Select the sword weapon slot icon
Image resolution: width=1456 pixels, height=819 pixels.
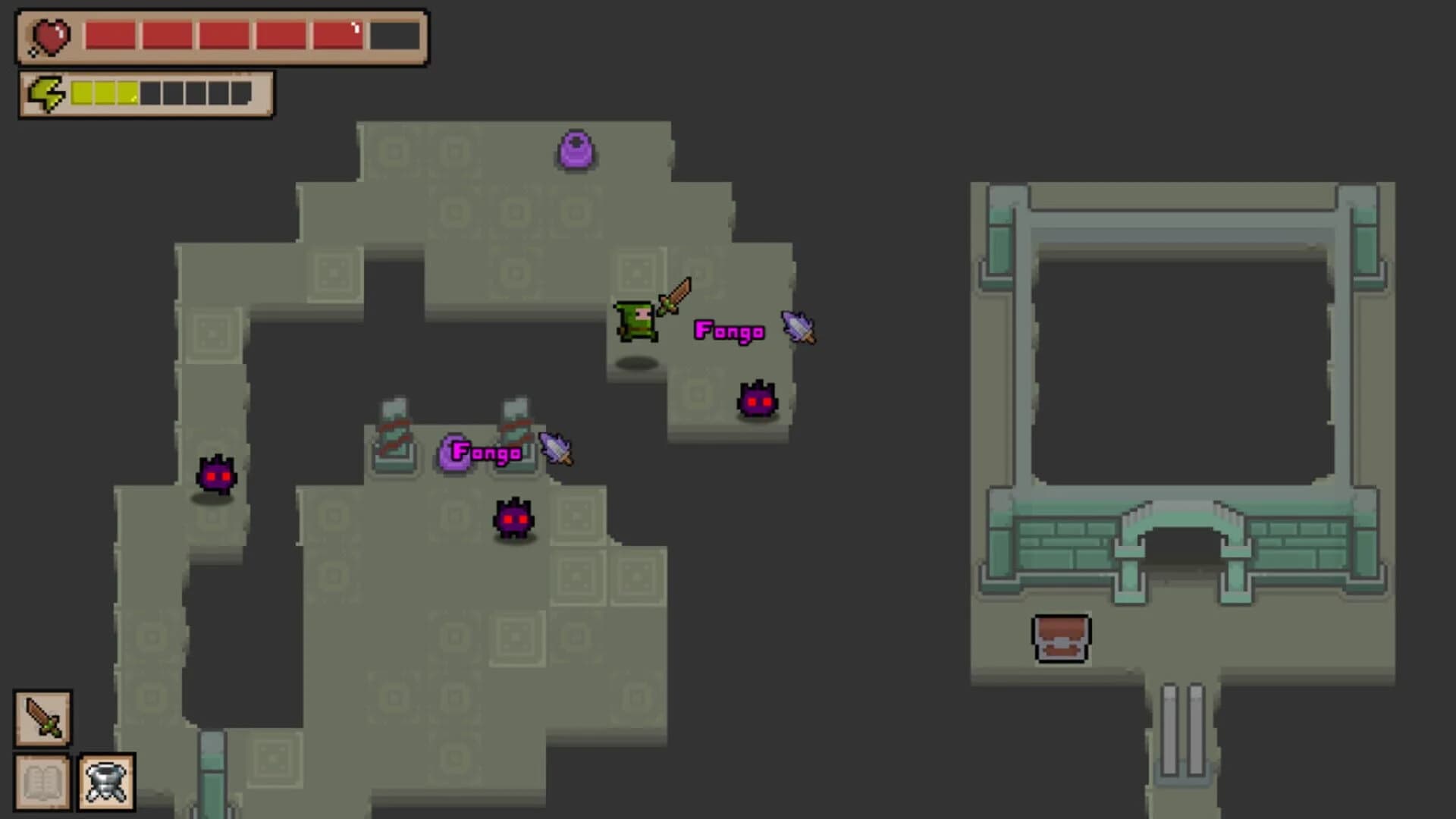(x=42, y=719)
